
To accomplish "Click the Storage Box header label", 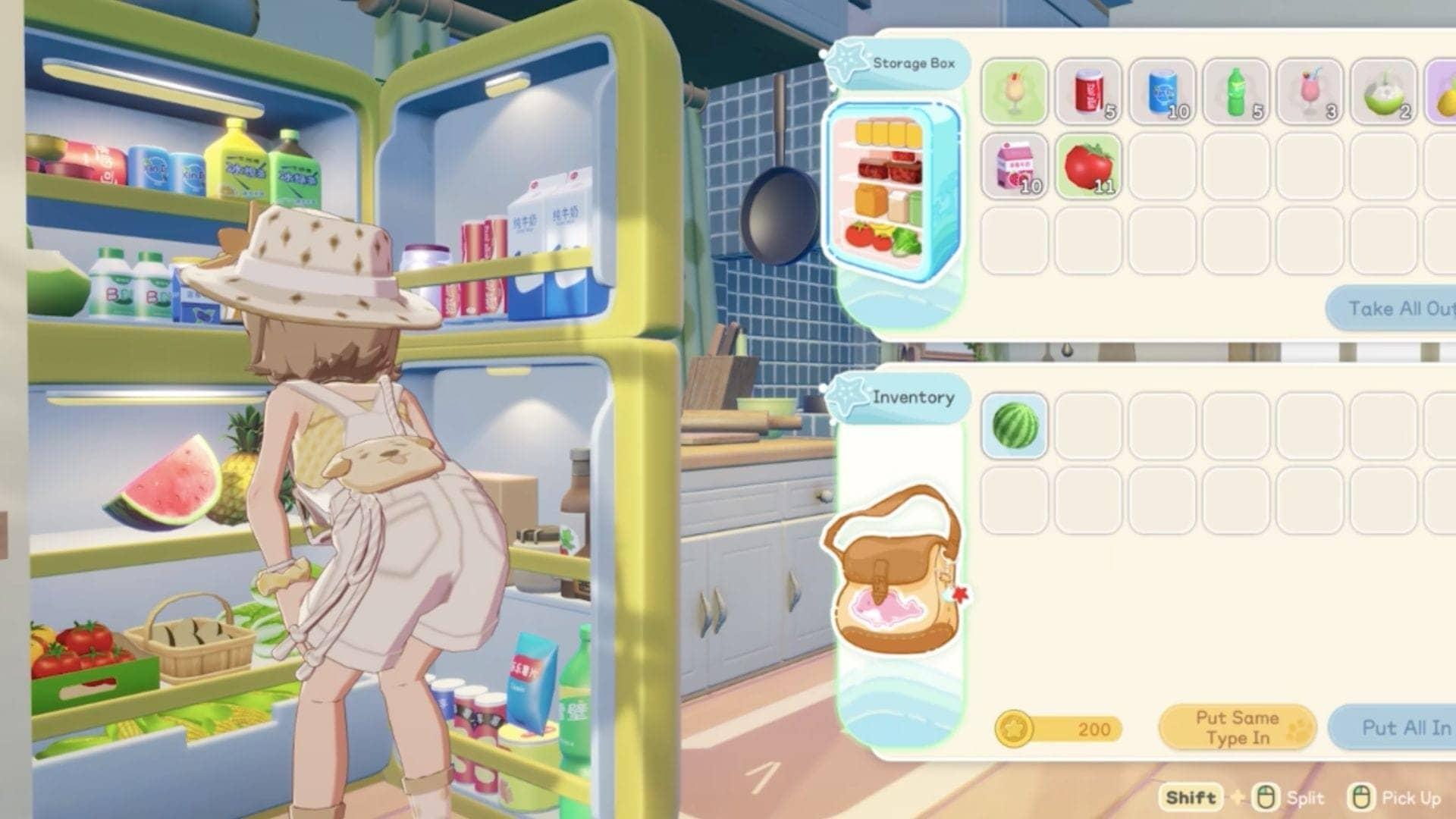I will click(915, 64).
